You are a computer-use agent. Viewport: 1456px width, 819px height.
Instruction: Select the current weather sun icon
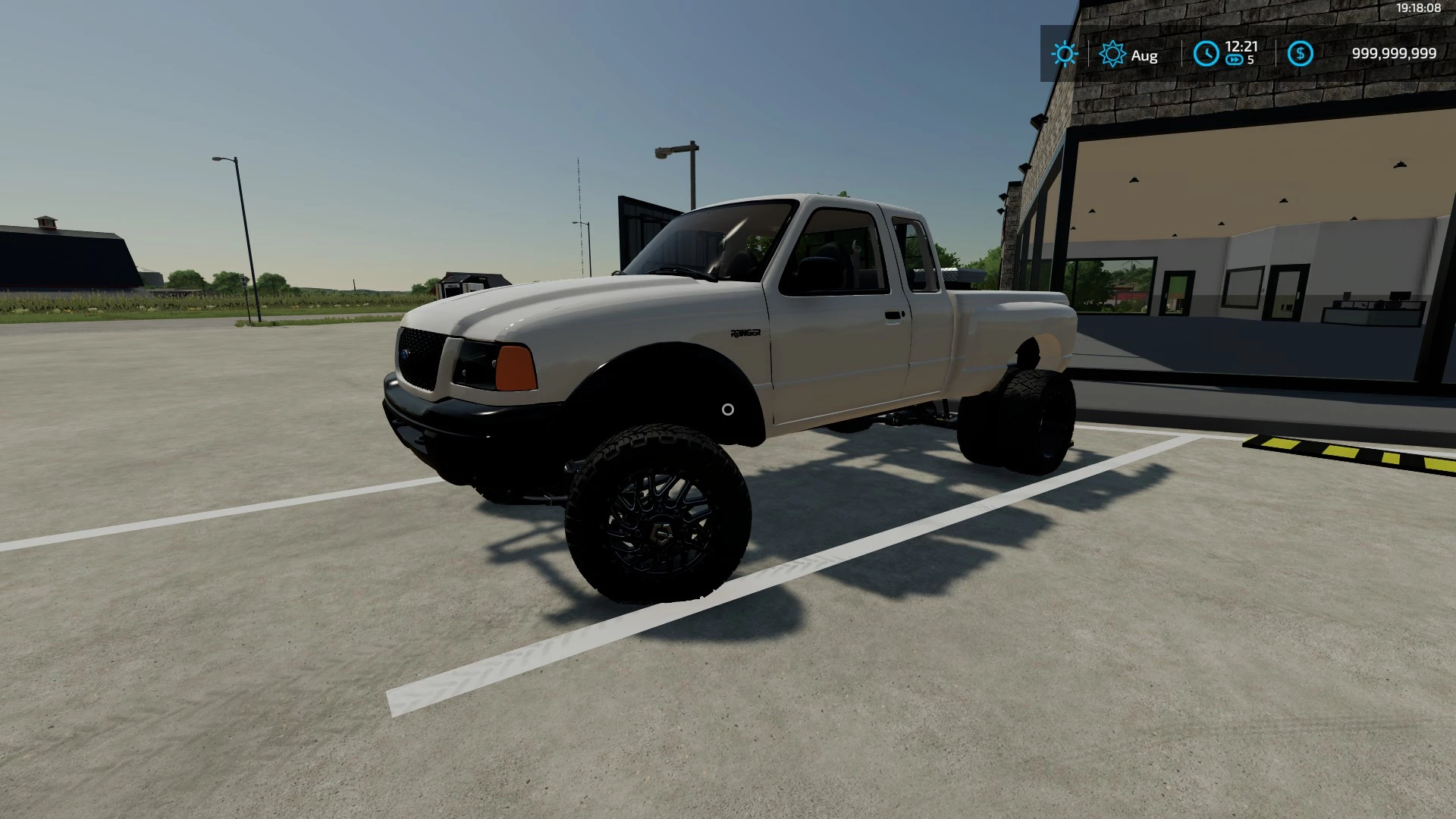1065,54
